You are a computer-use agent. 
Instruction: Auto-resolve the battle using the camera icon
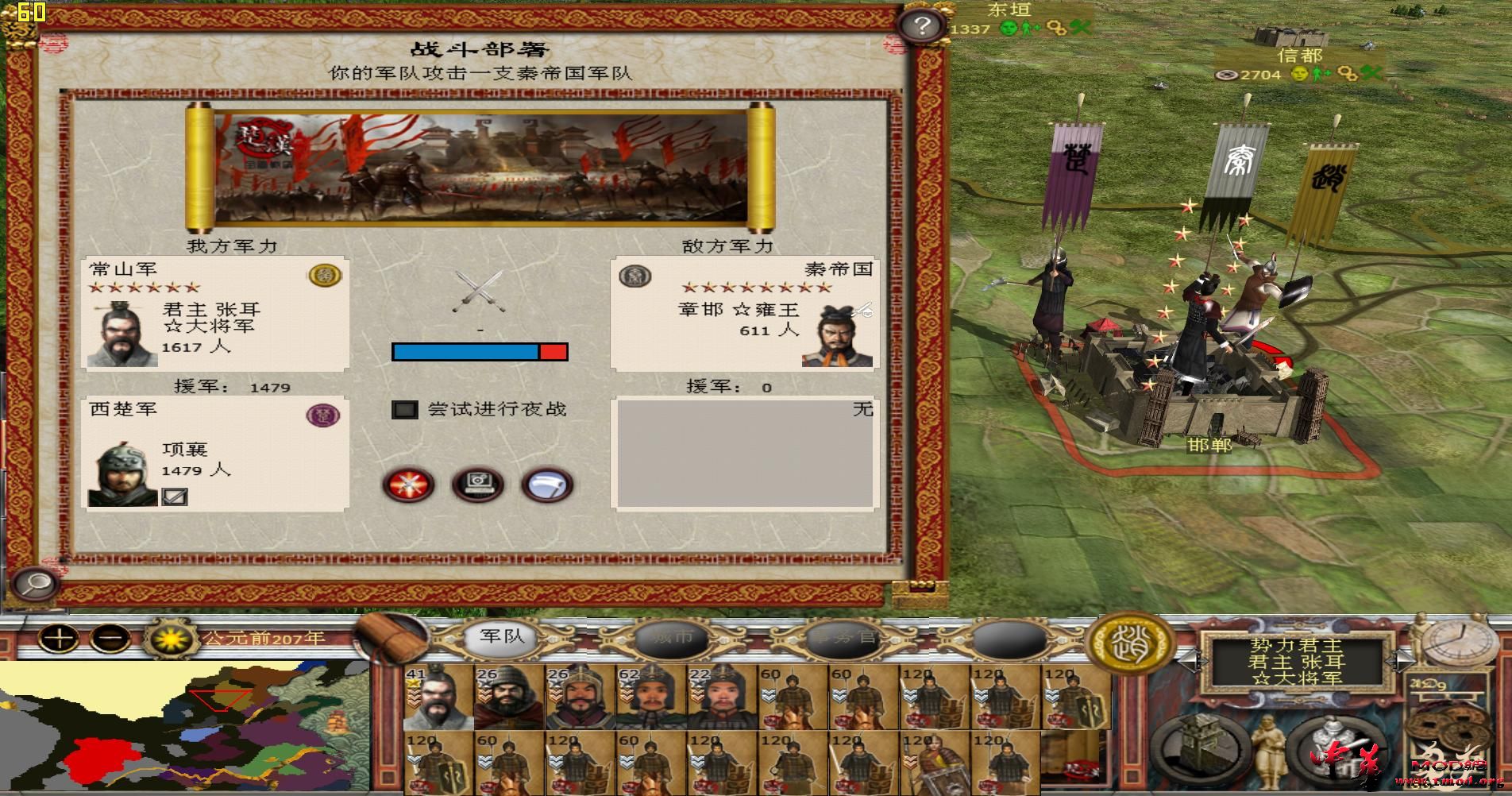477,485
